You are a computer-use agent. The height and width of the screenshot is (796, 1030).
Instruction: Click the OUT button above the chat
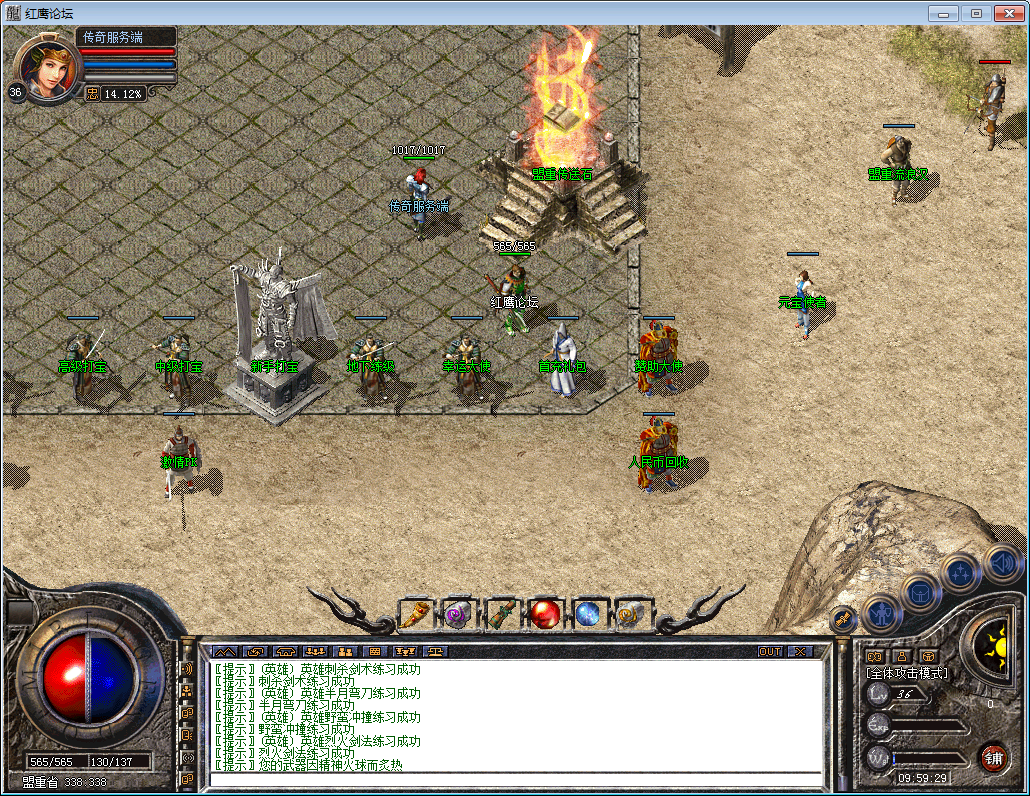click(x=770, y=651)
